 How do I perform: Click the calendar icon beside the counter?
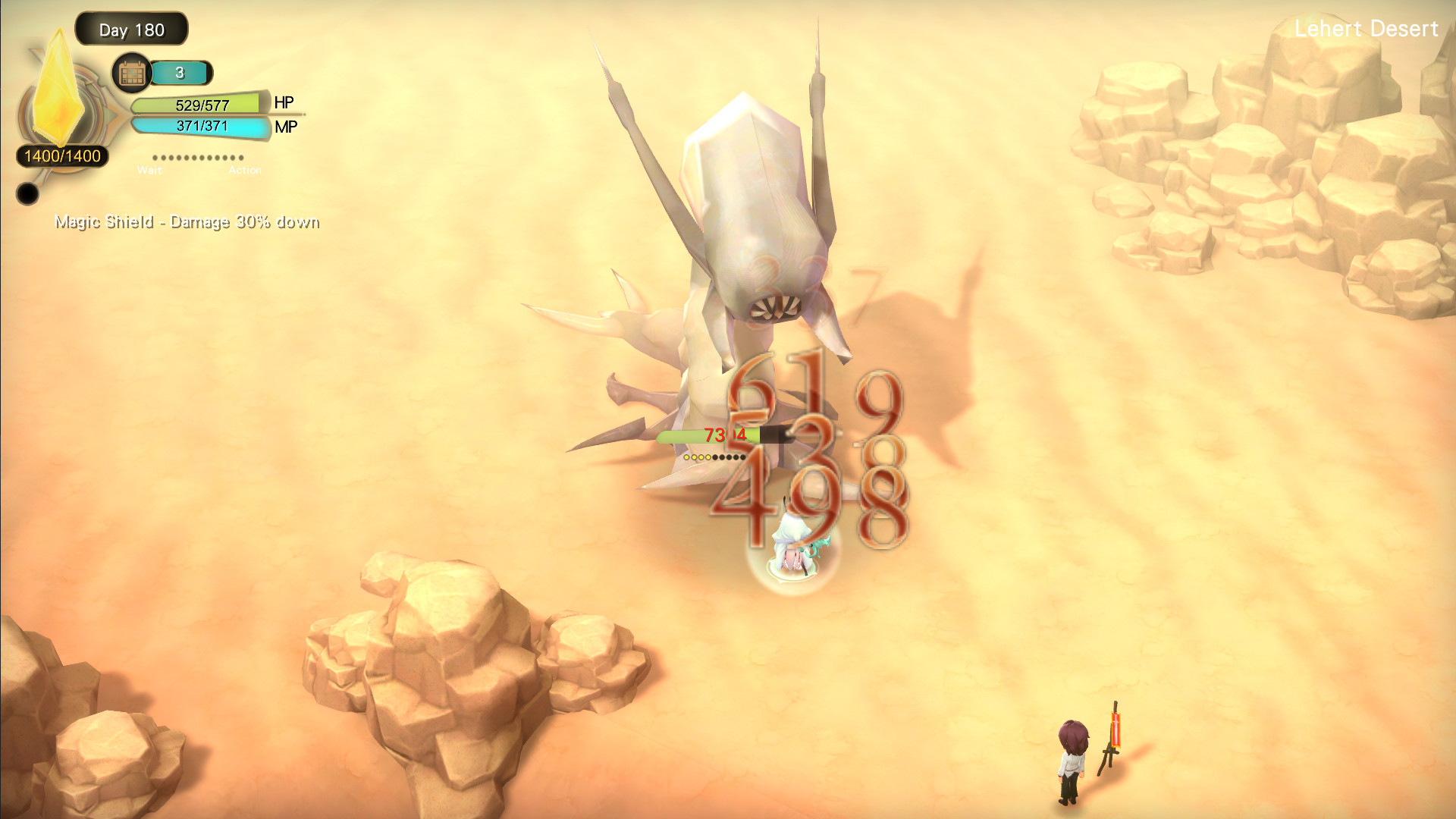coord(130,73)
